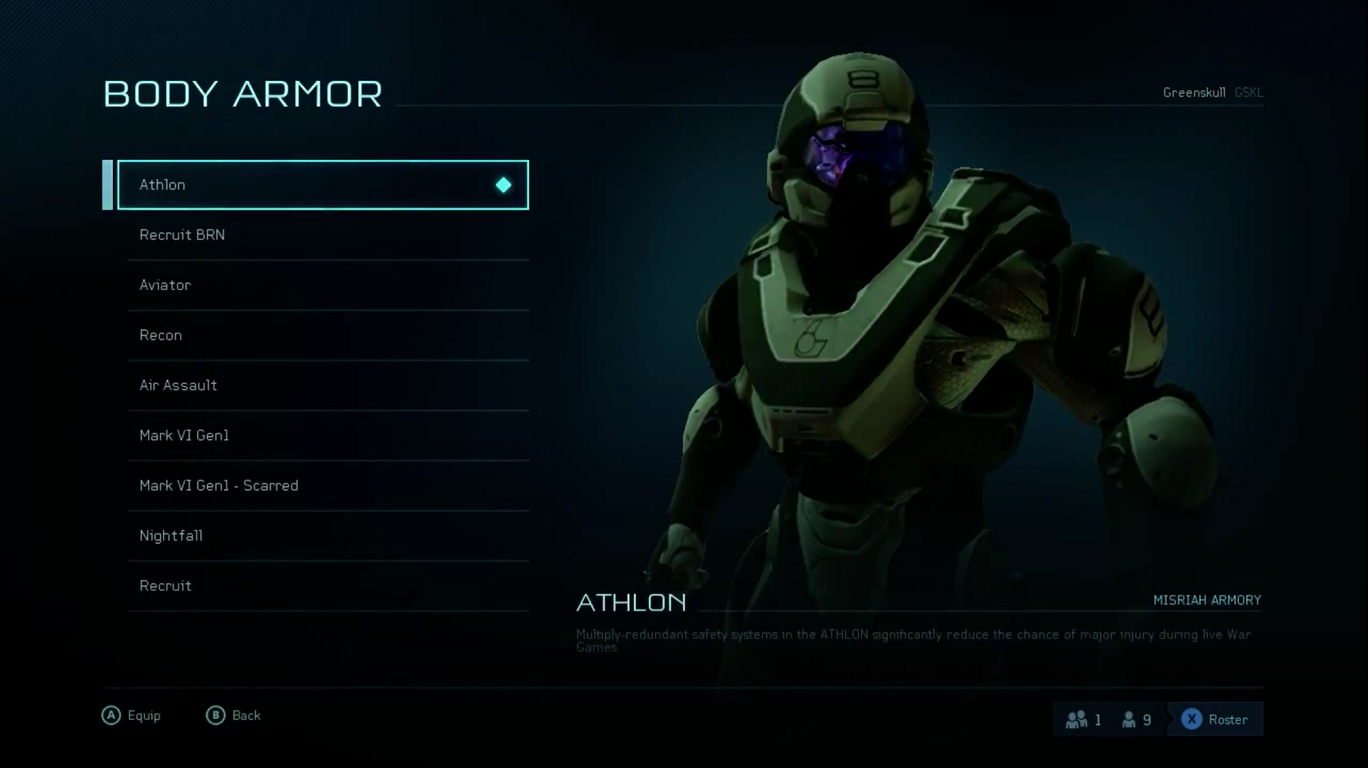This screenshot has height=768, width=1368.
Task: Select Mark VI Gen1 - Scarred armor
Action: click(x=328, y=485)
